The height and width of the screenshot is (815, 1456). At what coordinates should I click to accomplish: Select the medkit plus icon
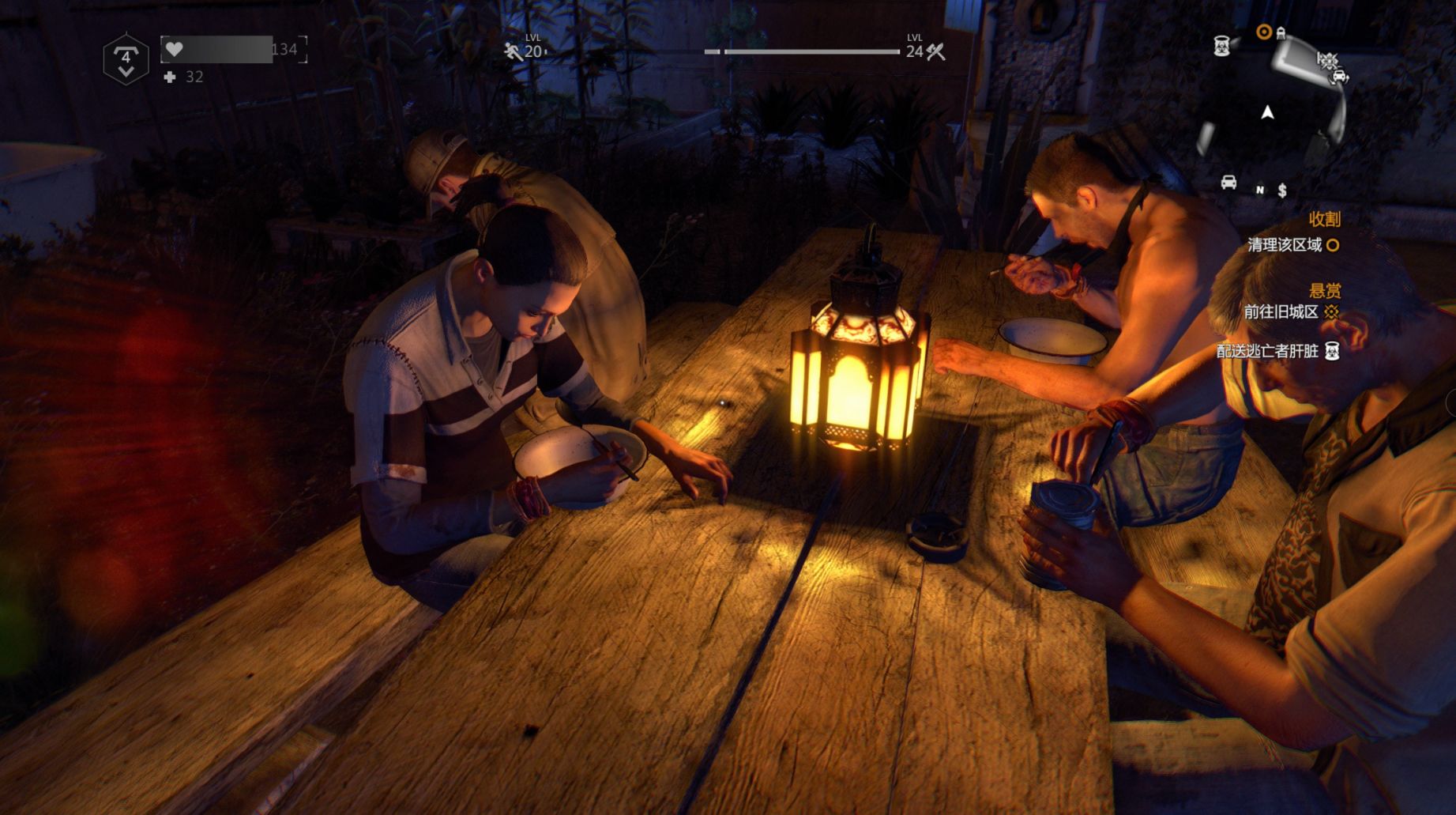click(170, 77)
